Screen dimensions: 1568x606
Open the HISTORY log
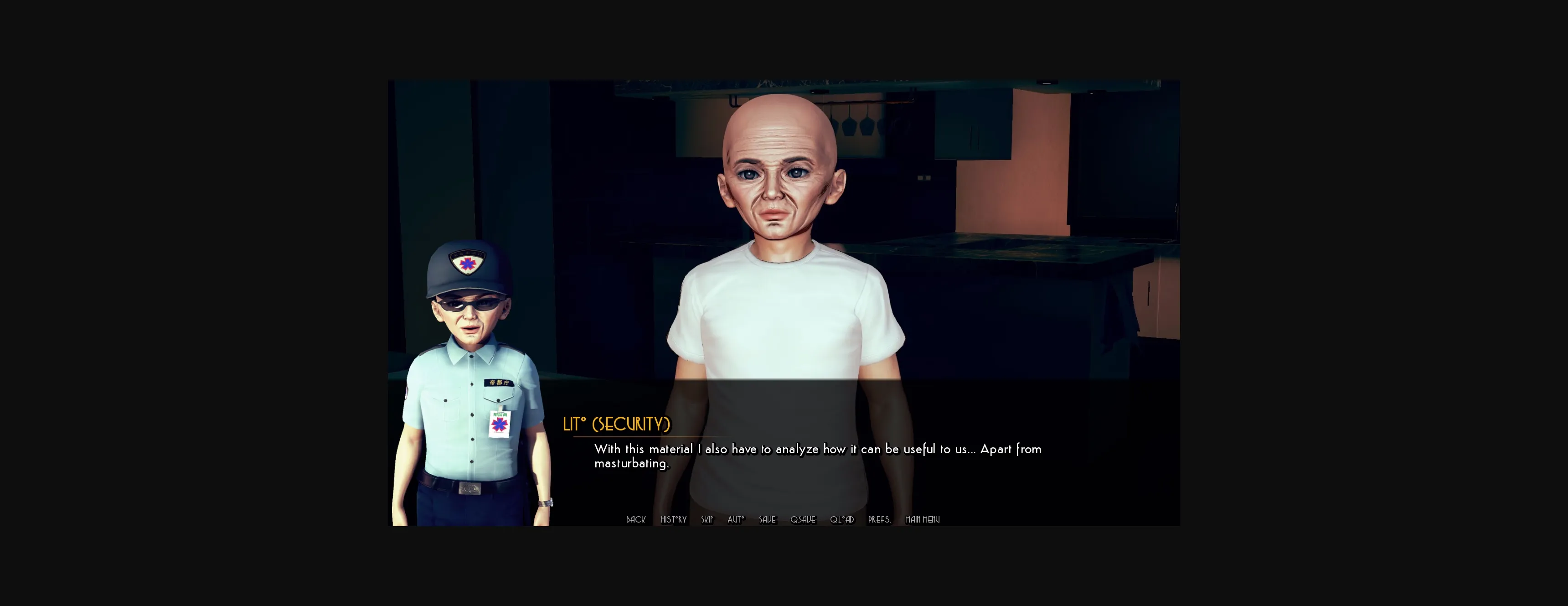673,519
